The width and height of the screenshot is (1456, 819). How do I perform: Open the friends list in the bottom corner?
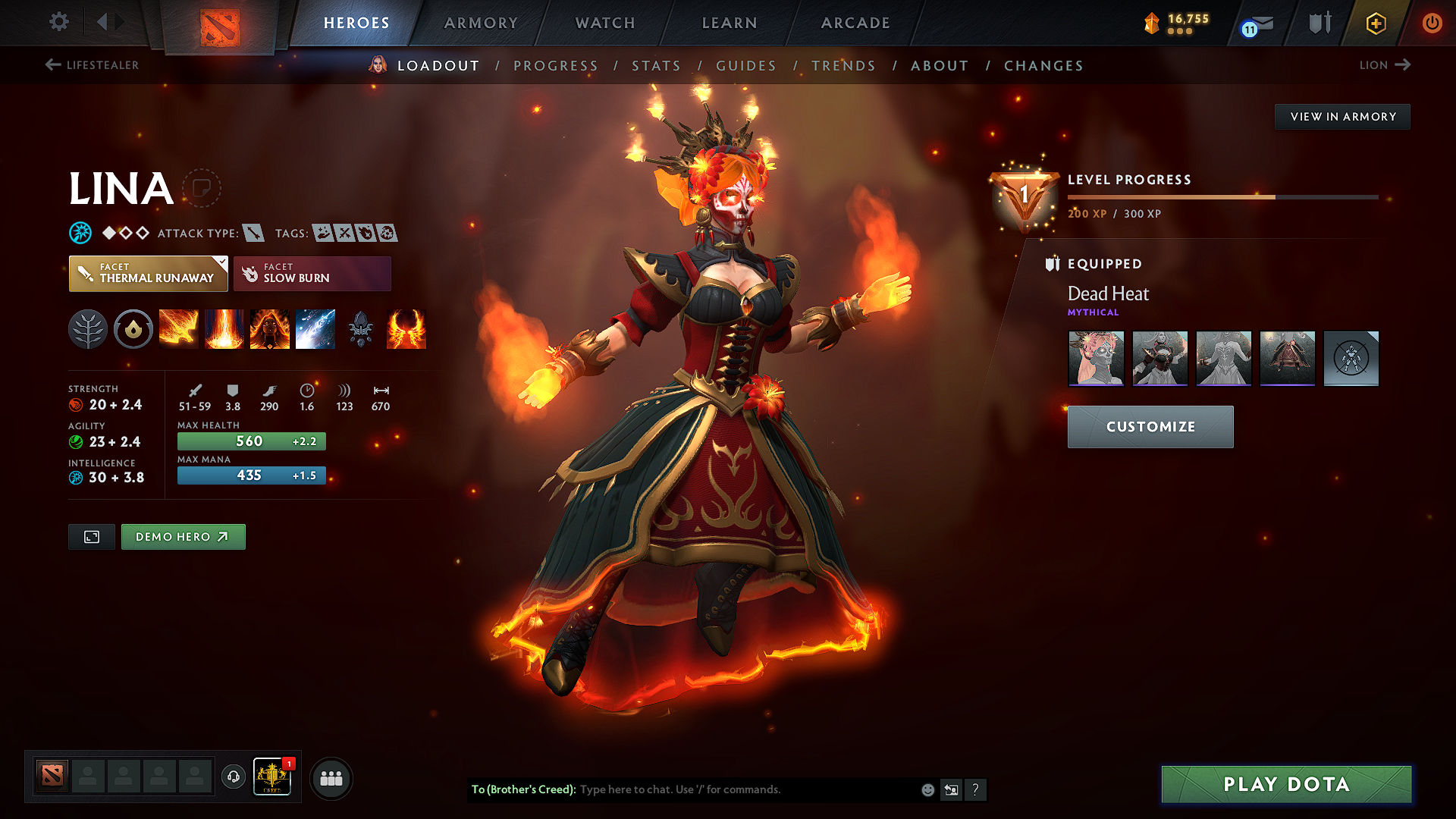[331, 777]
